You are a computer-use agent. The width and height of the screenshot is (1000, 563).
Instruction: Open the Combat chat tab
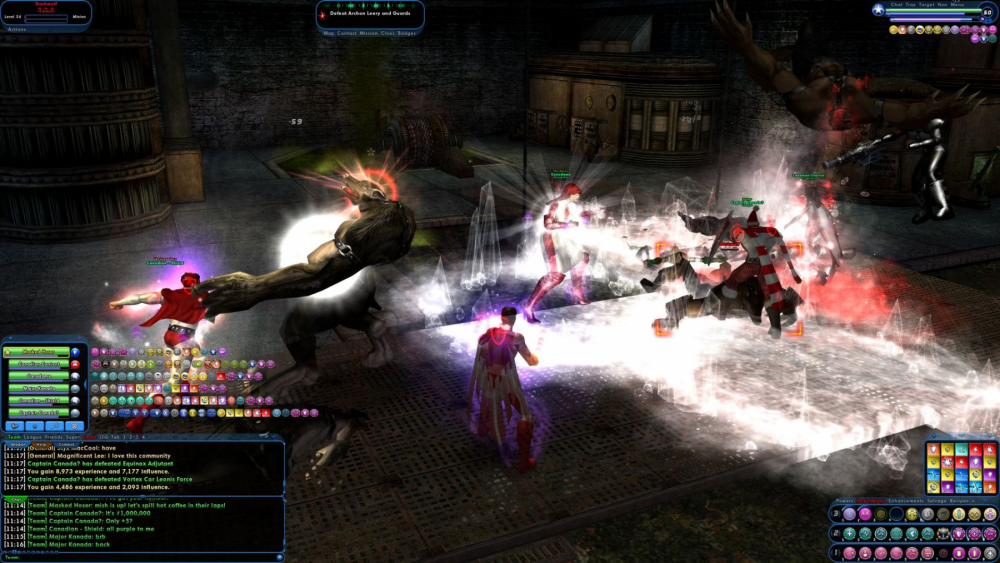66,445
